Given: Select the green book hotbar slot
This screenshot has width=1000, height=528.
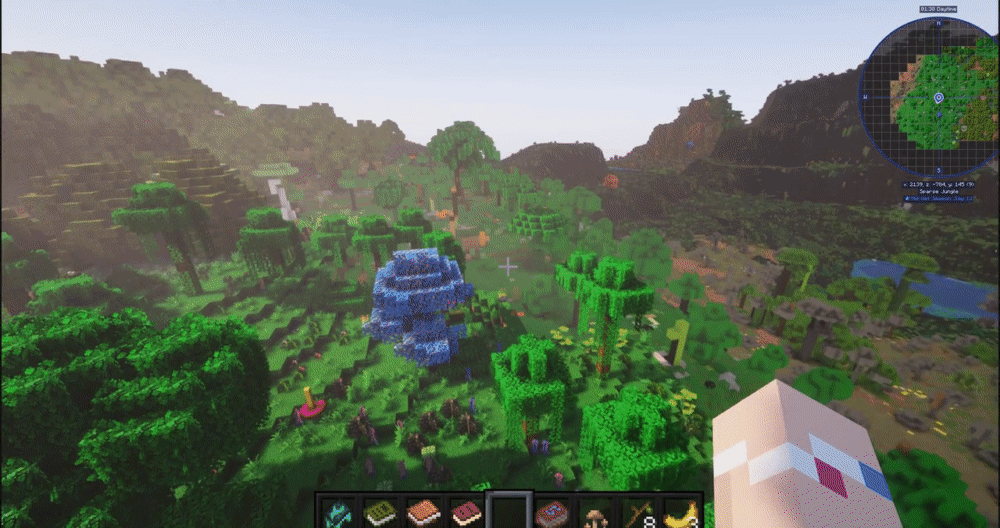Looking at the screenshot, I should 380,513.
